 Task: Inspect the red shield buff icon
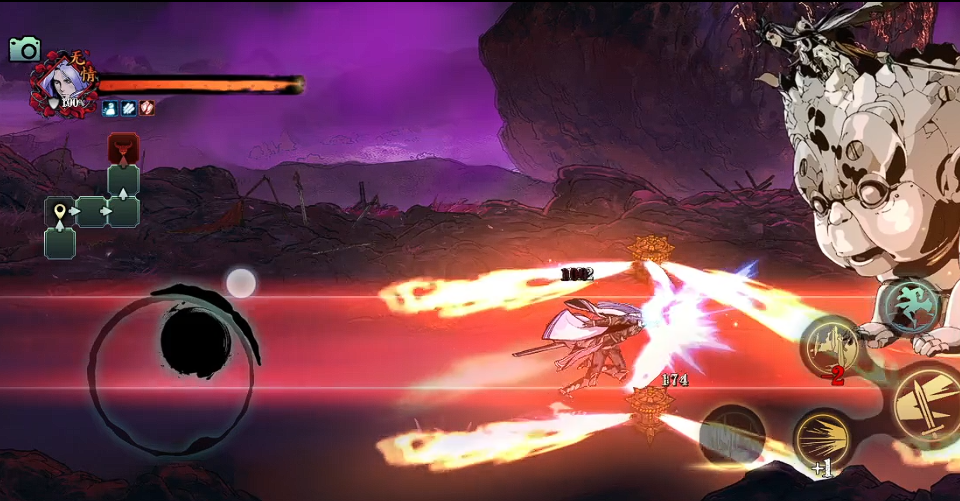(147, 108)
